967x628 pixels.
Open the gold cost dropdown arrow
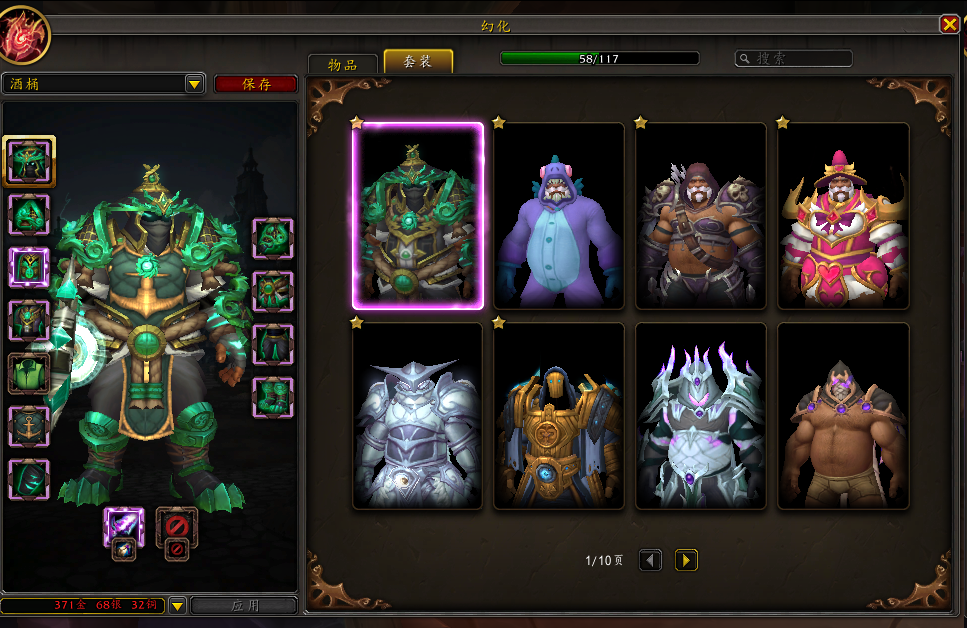tap(177, 605)
